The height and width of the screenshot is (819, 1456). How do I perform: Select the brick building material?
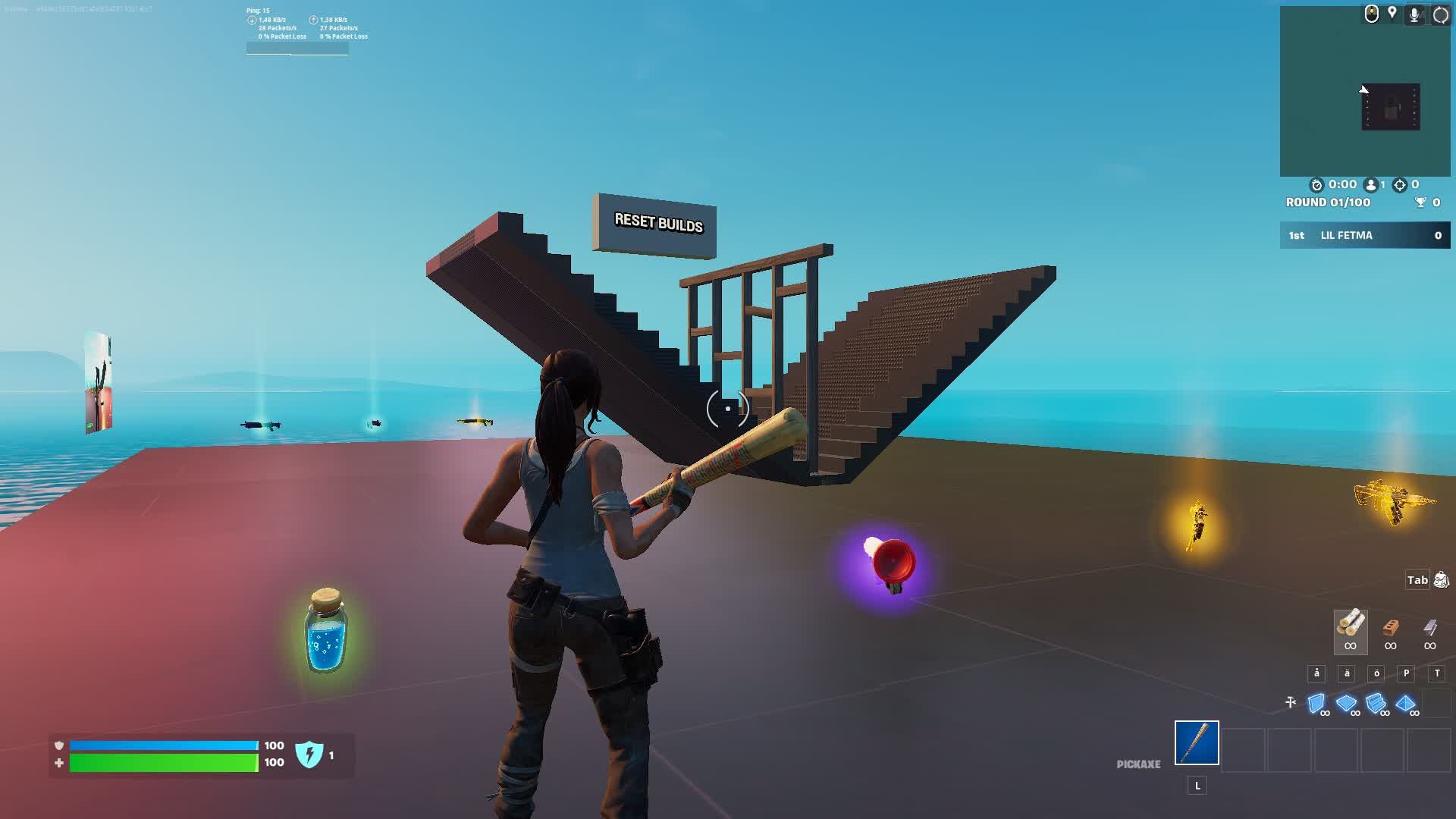click(x=1390, y=629)
